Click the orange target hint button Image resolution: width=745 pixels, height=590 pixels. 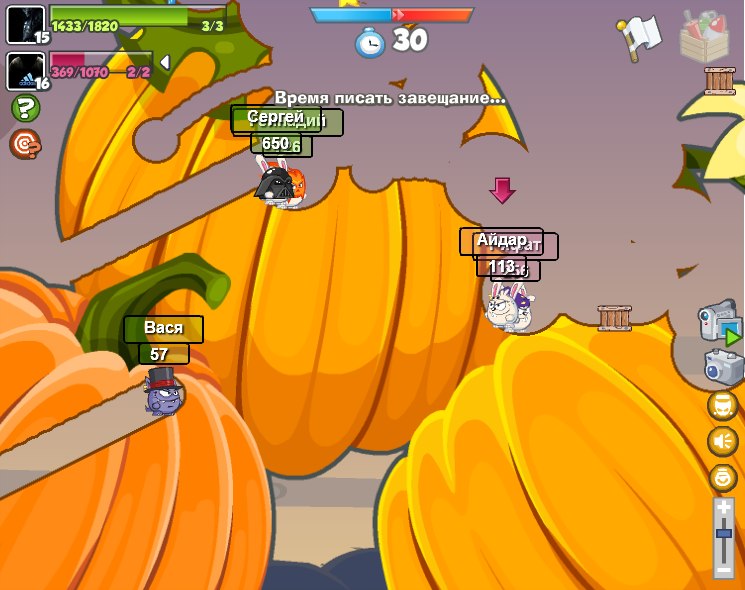point(25,144)
